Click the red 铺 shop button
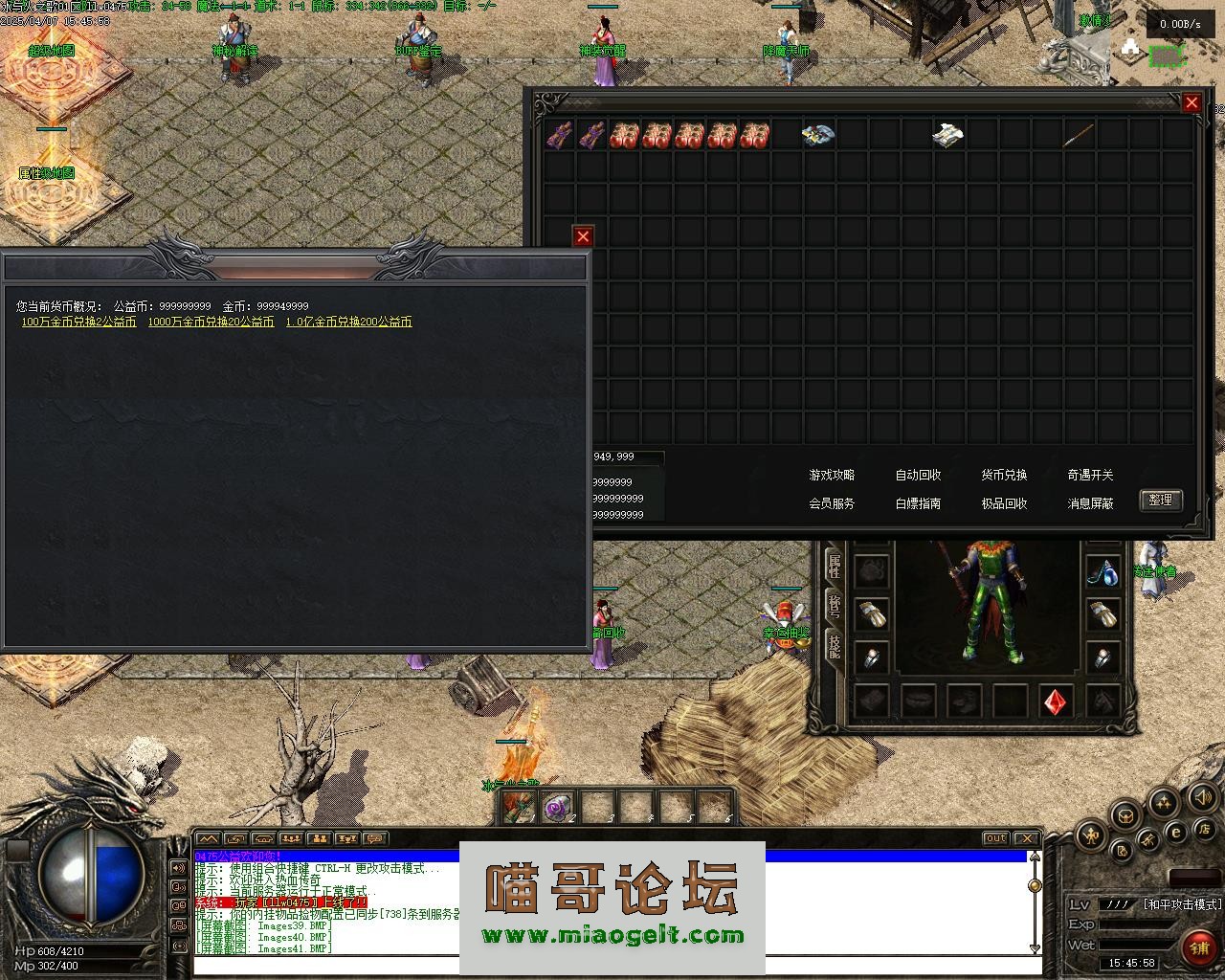Viewport: 1225px width, 980px height. 1197,947
